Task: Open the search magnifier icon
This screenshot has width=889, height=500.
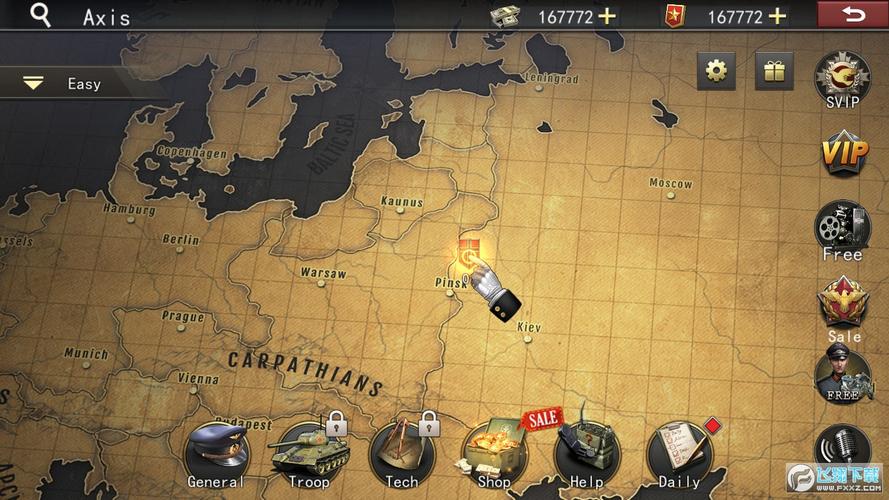Action: (40, 16)
